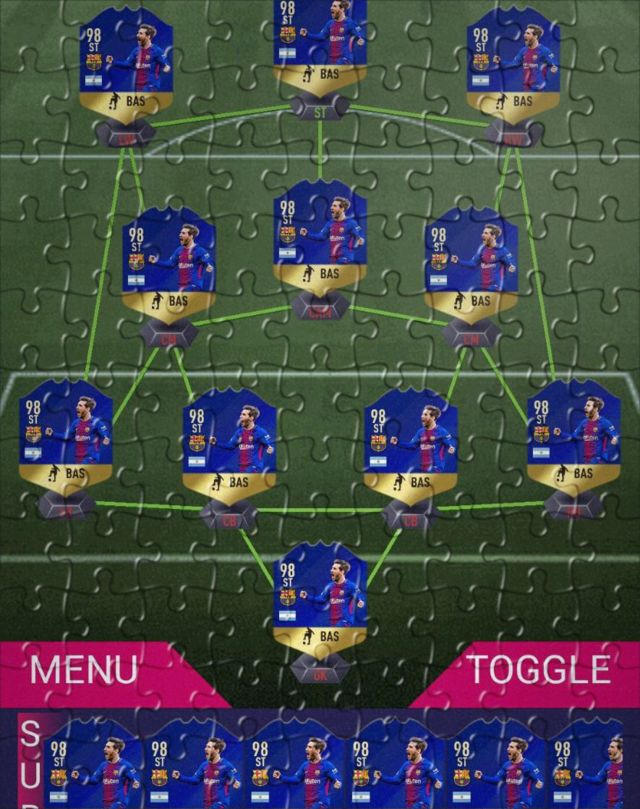Image resolution: width=640 pixels, height=809 pixels.
Task: Select the CAM attacking midfielder card
Action: [x=320, y=238]
